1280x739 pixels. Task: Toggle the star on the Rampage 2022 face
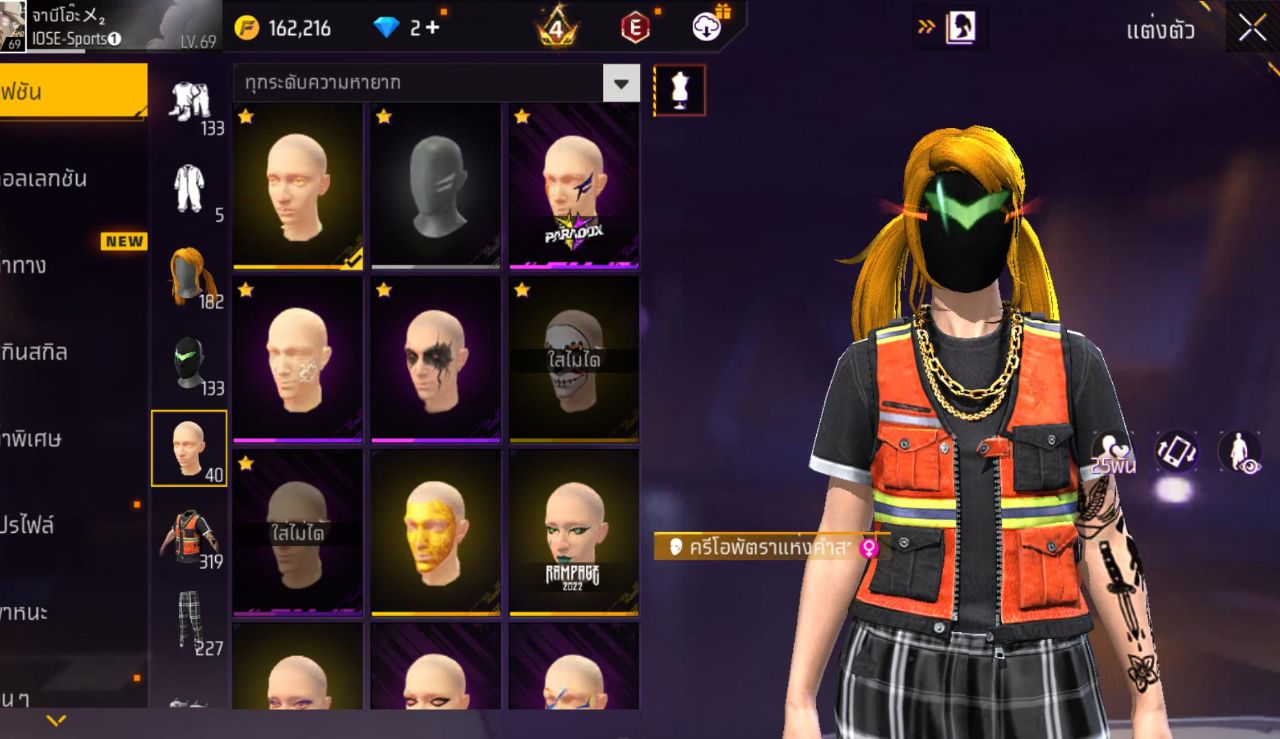coord(520,465)
